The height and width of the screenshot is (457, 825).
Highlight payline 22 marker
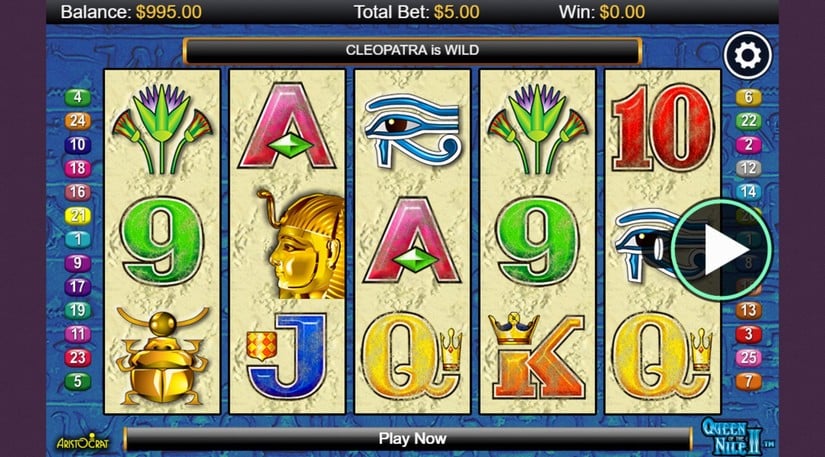[748, 121]
